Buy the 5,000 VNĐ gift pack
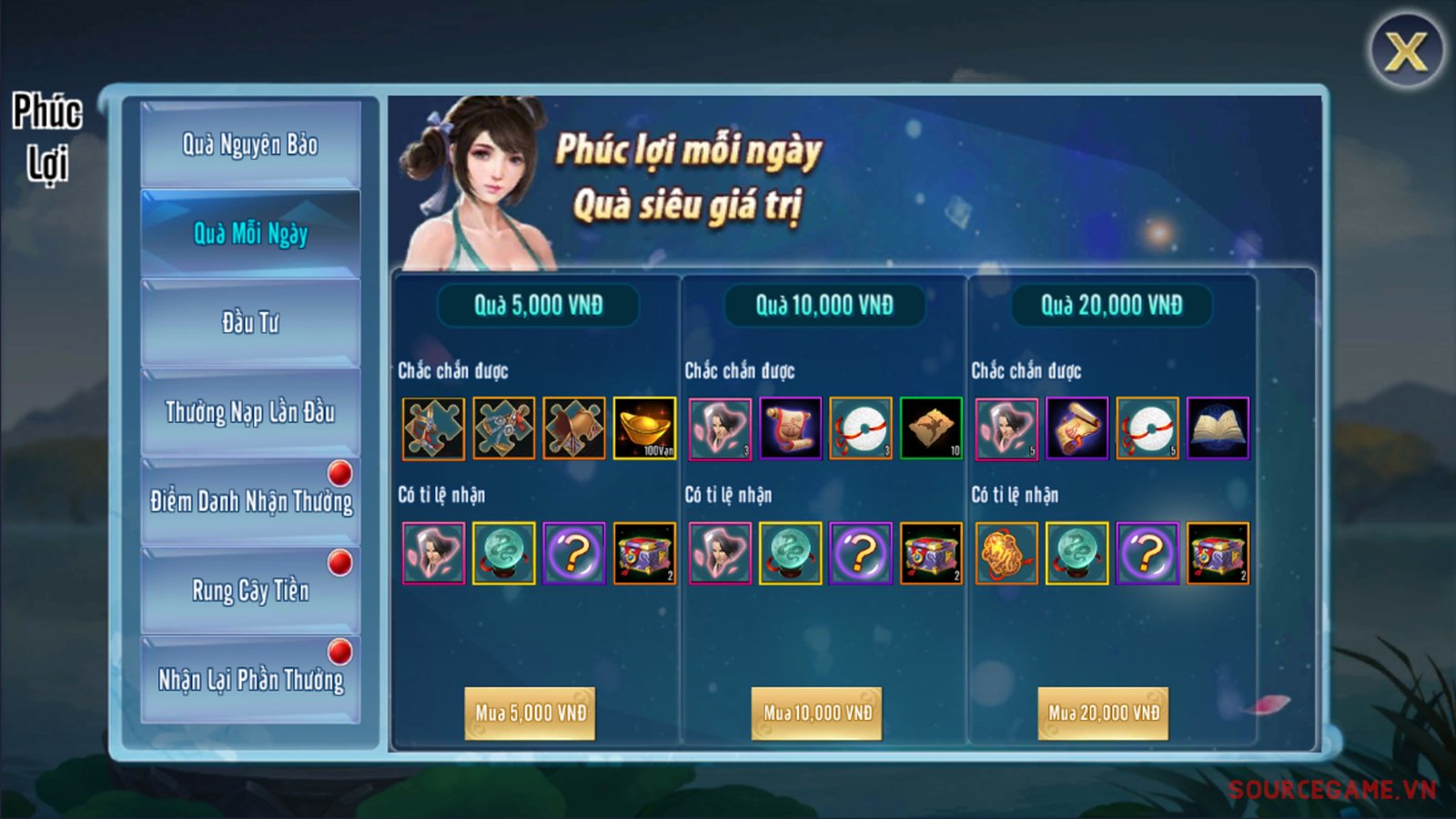This screenshot has height=819, width=1456. pyautogui.click(x=531, y=713)
